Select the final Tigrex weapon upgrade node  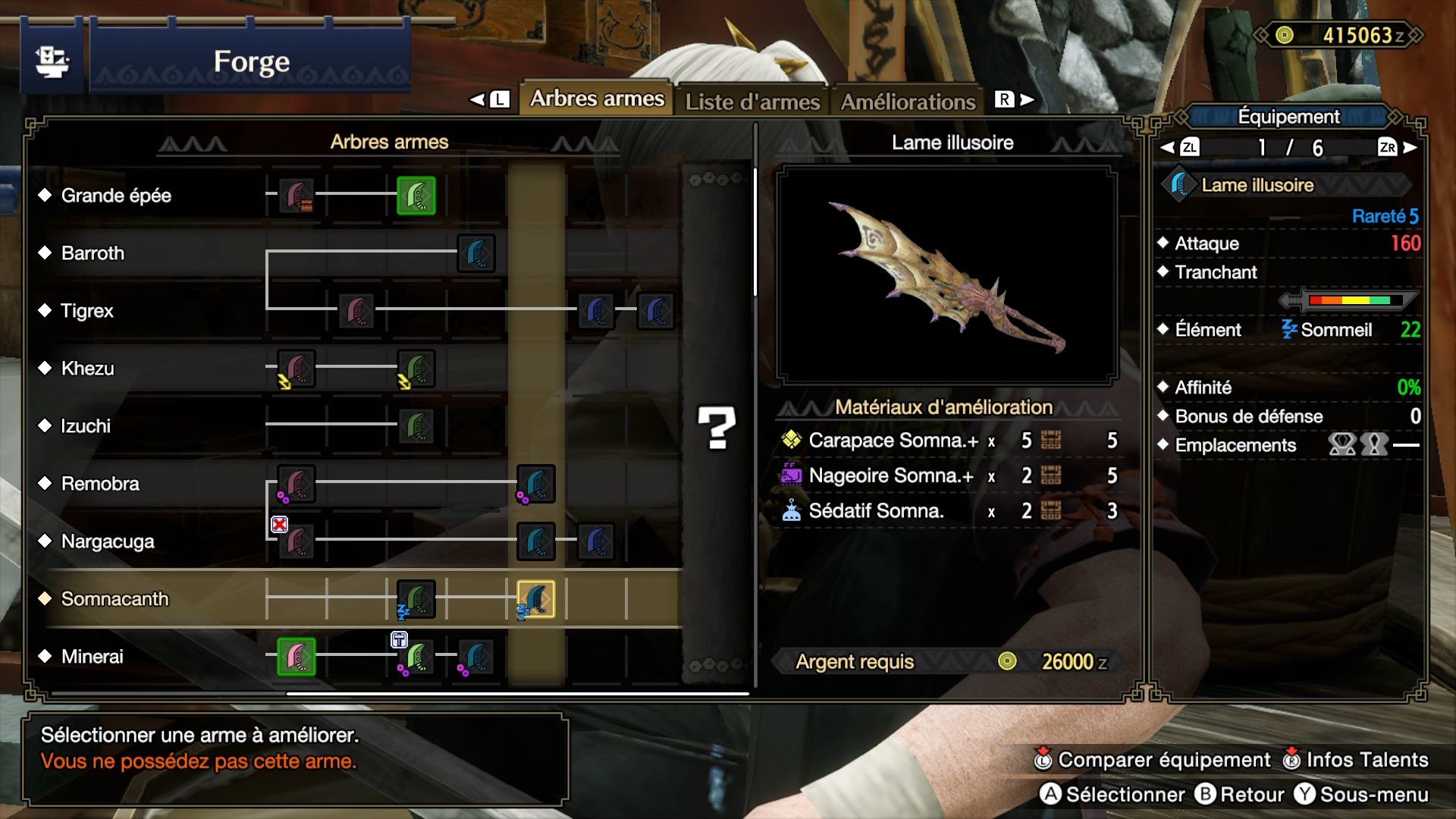pos(657,311)
